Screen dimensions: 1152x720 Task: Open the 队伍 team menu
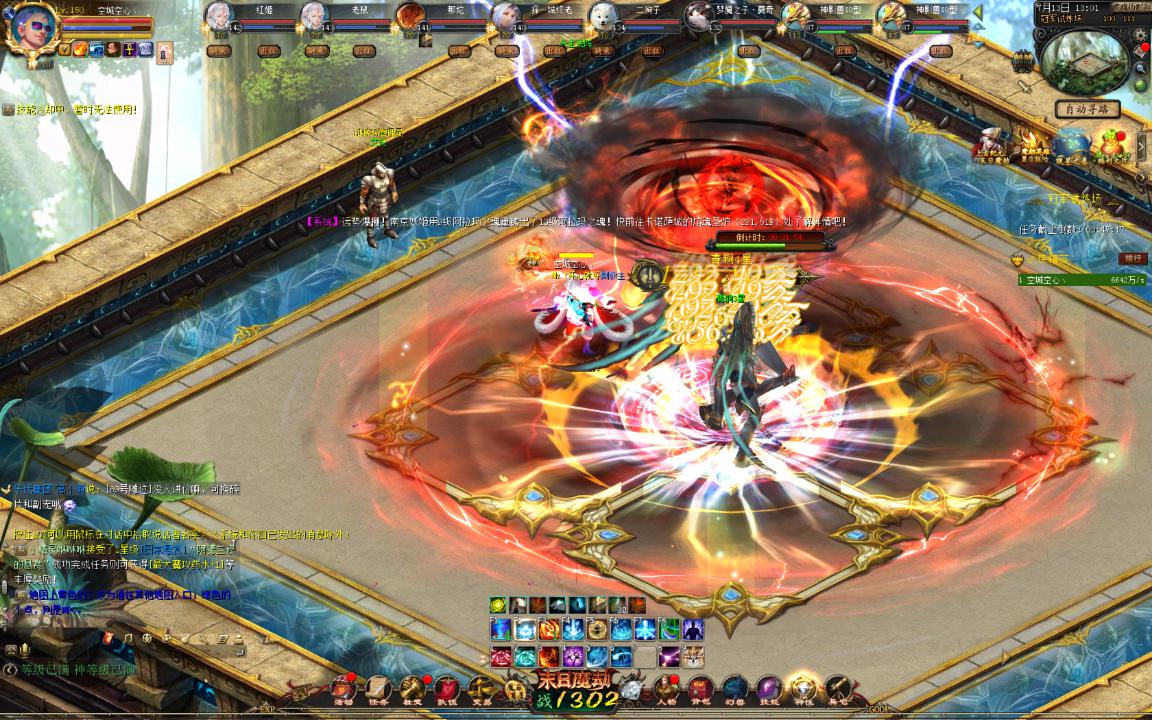[446, 689]
